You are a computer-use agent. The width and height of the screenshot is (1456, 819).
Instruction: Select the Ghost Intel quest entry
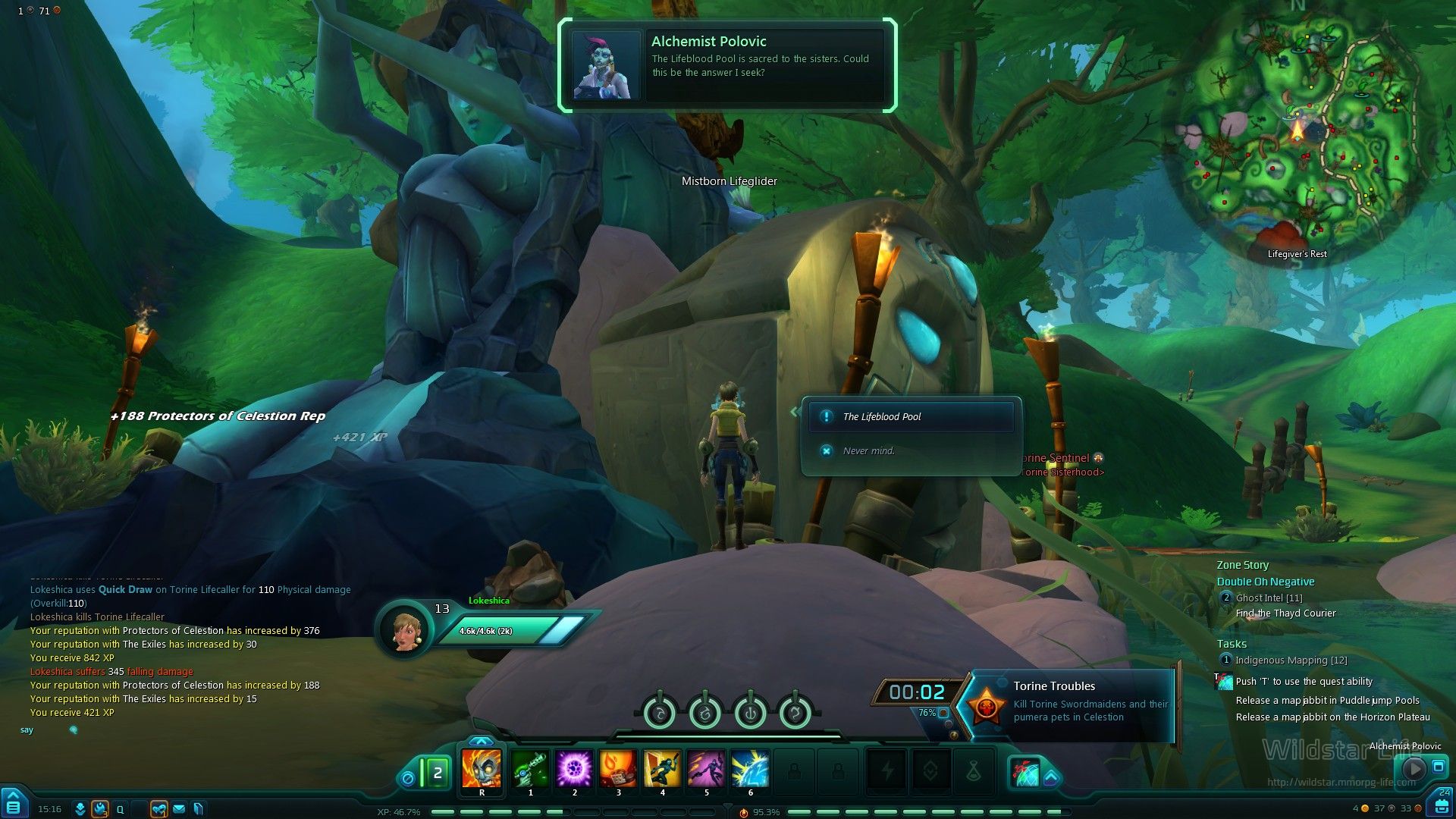pos(1269,598)
